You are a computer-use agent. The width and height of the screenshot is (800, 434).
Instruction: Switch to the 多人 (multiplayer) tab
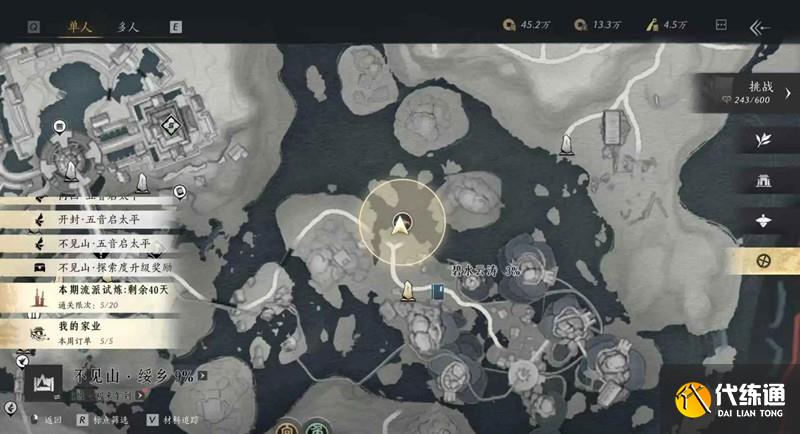(x=129, y=28)
